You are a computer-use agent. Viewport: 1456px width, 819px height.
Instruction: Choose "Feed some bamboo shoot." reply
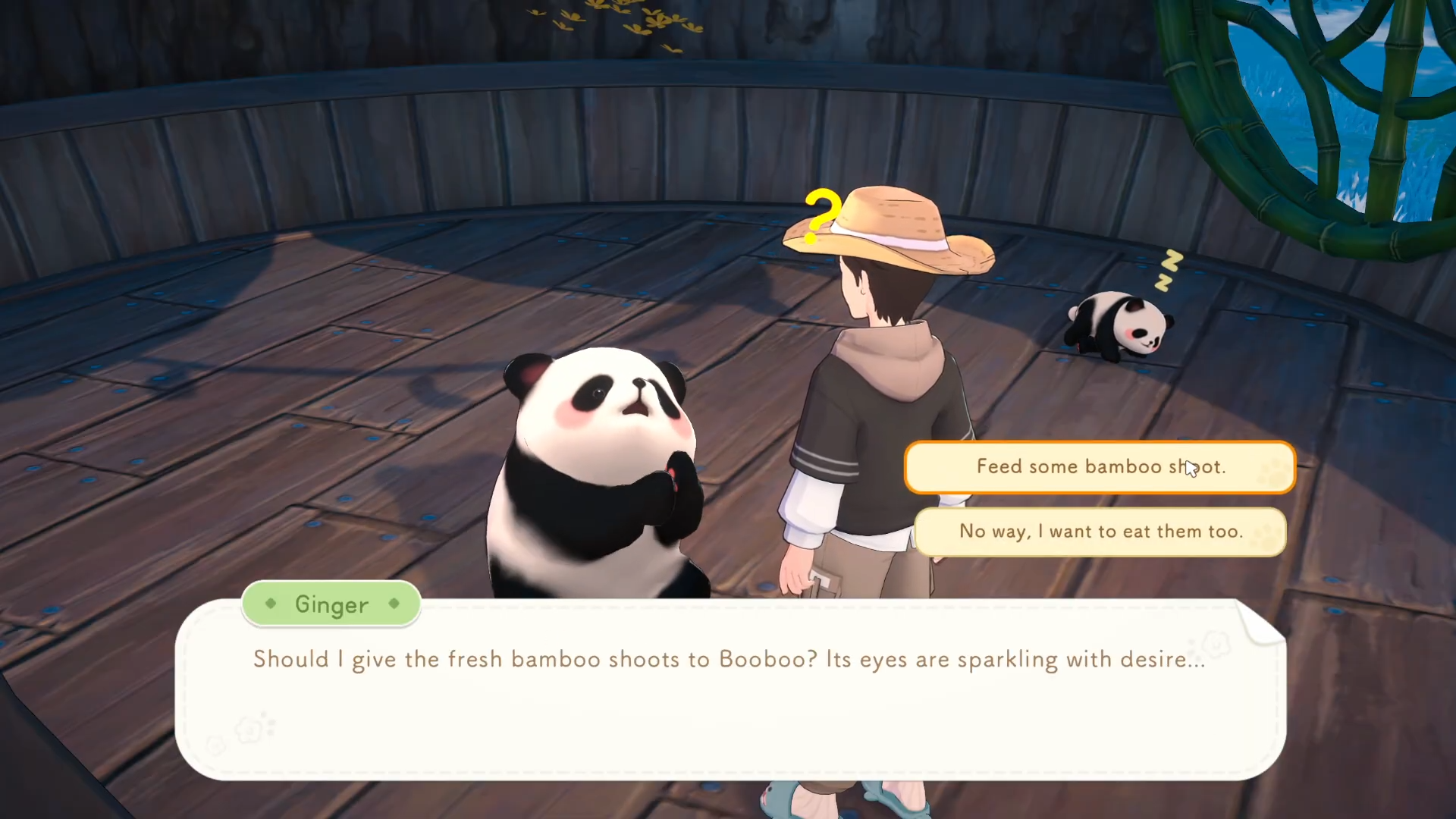pos(1100,467)
